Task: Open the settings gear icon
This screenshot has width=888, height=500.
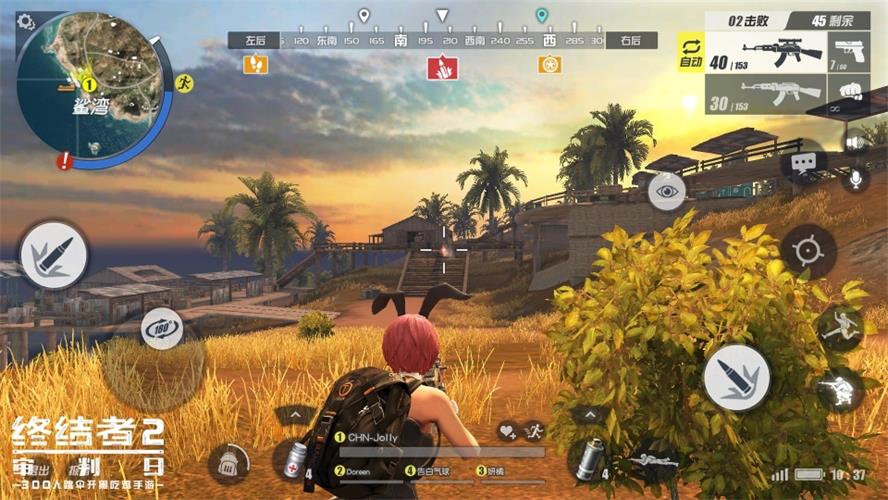Action: pos(26,21)
